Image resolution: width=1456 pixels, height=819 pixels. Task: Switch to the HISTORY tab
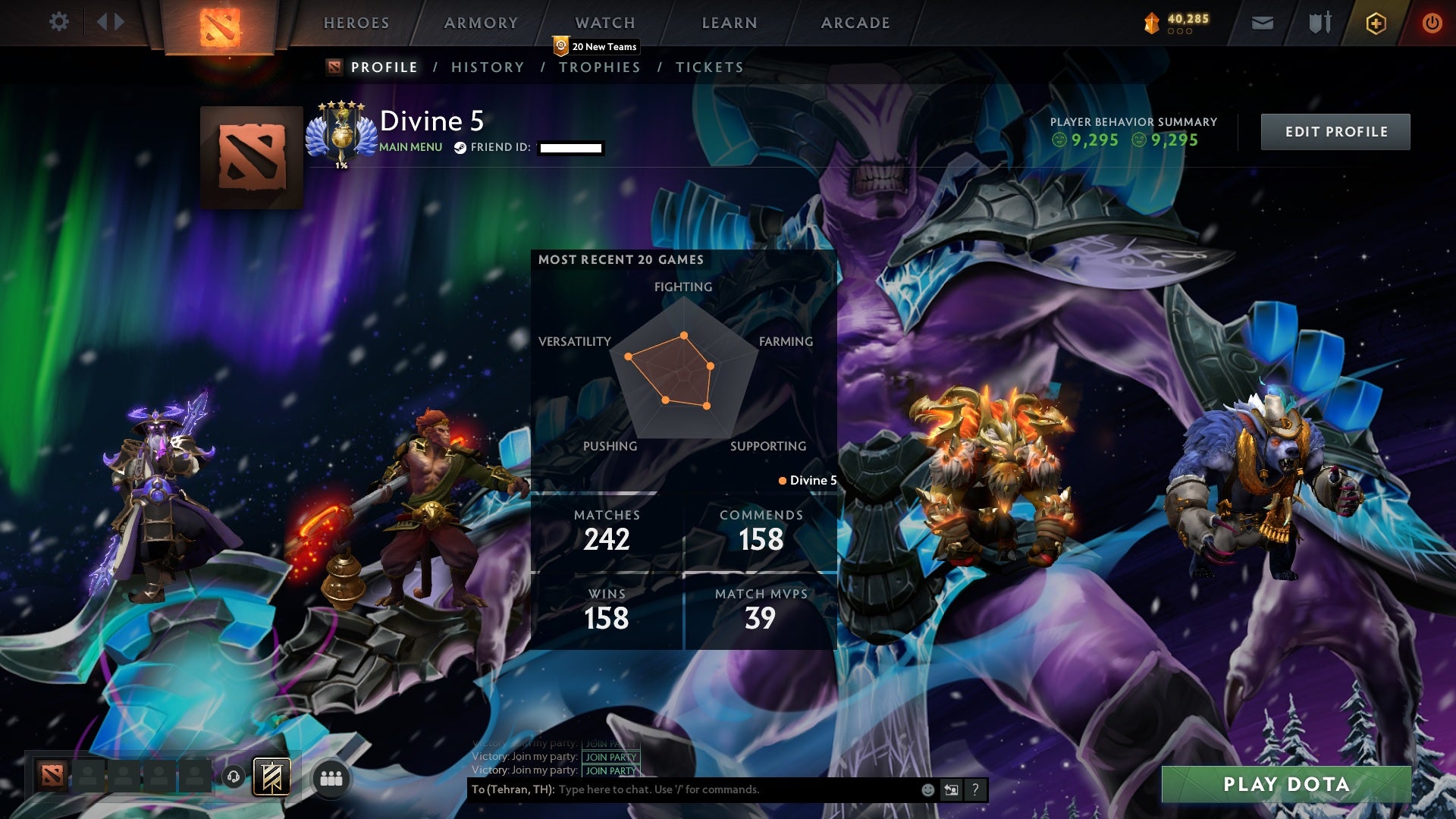488,67
